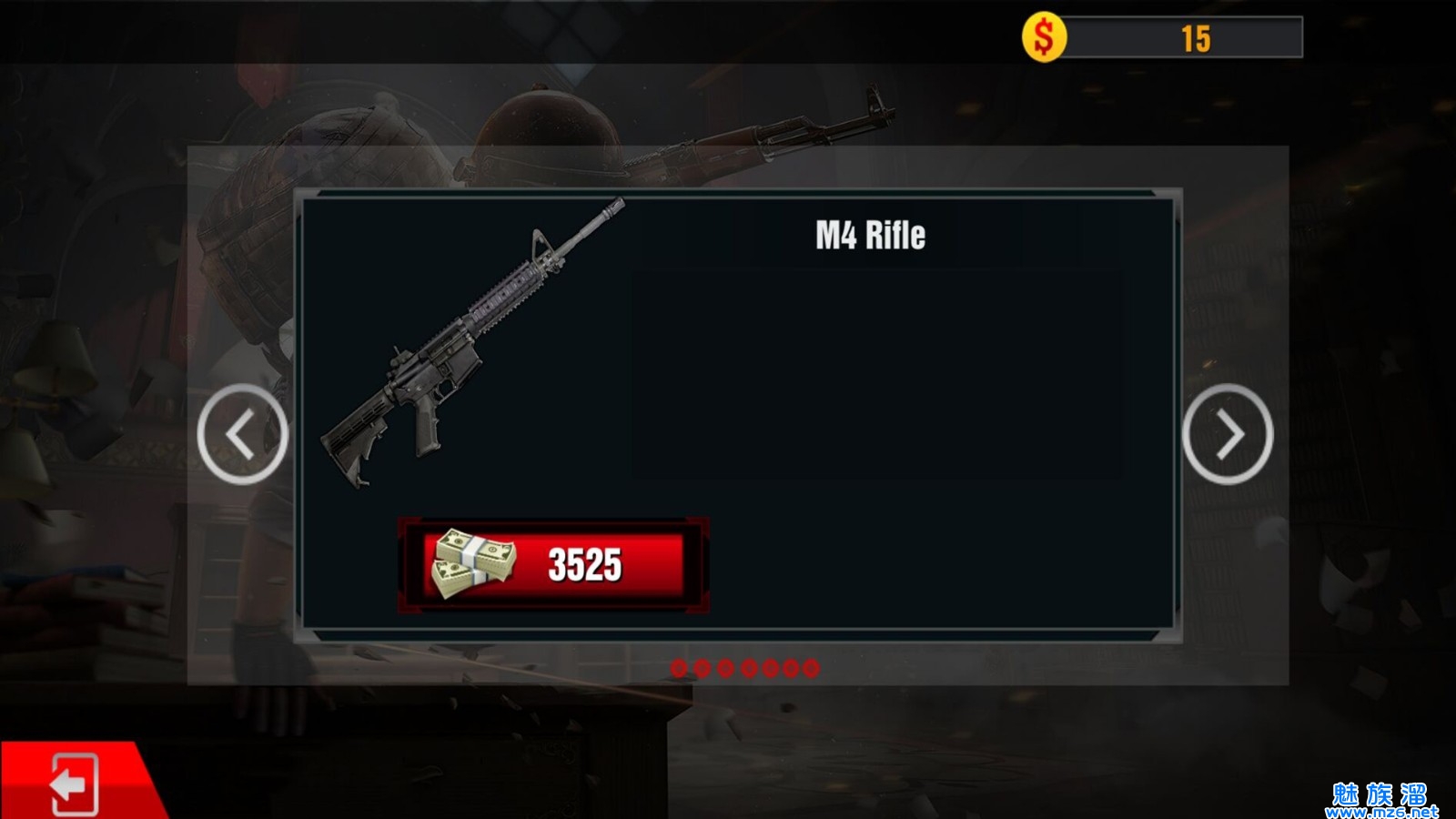
Task: Exit the shop via the red back button
Action: 73,783
